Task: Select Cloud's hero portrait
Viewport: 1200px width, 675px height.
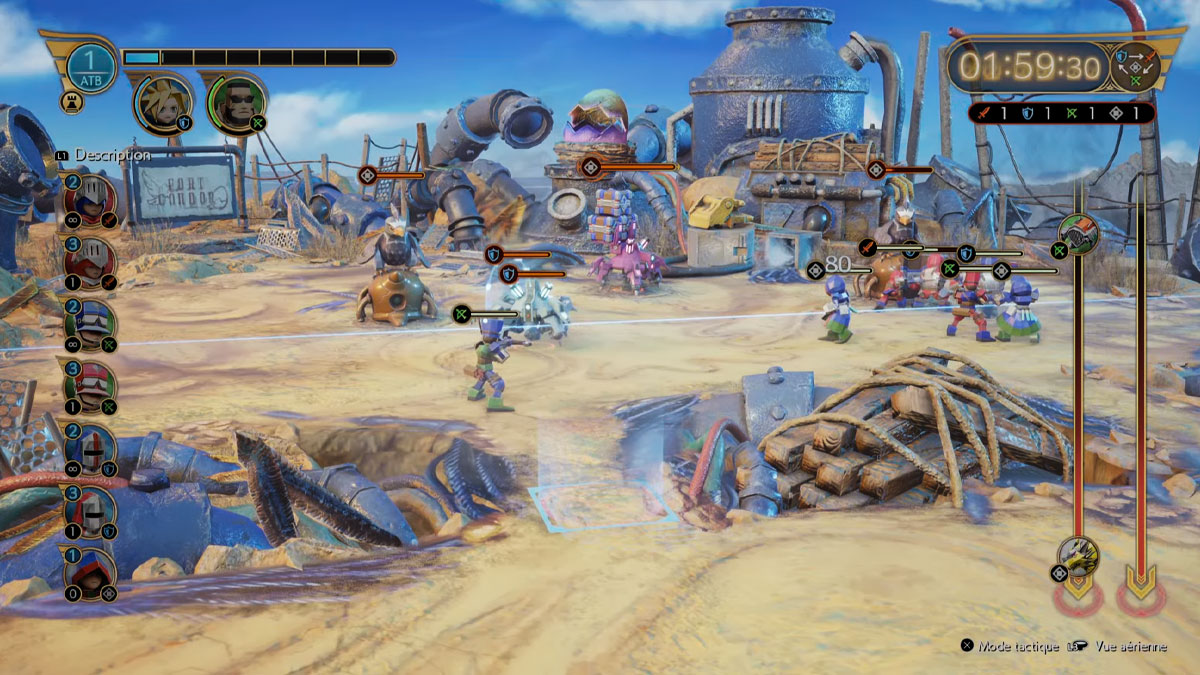Action: pos(162,104)
